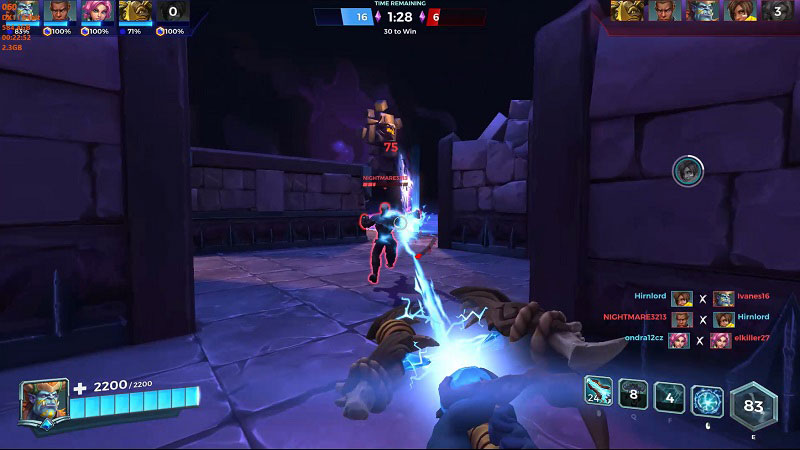Select the golden armored enemy portrait
Screen dimensions: 800x450
point(628,11)
